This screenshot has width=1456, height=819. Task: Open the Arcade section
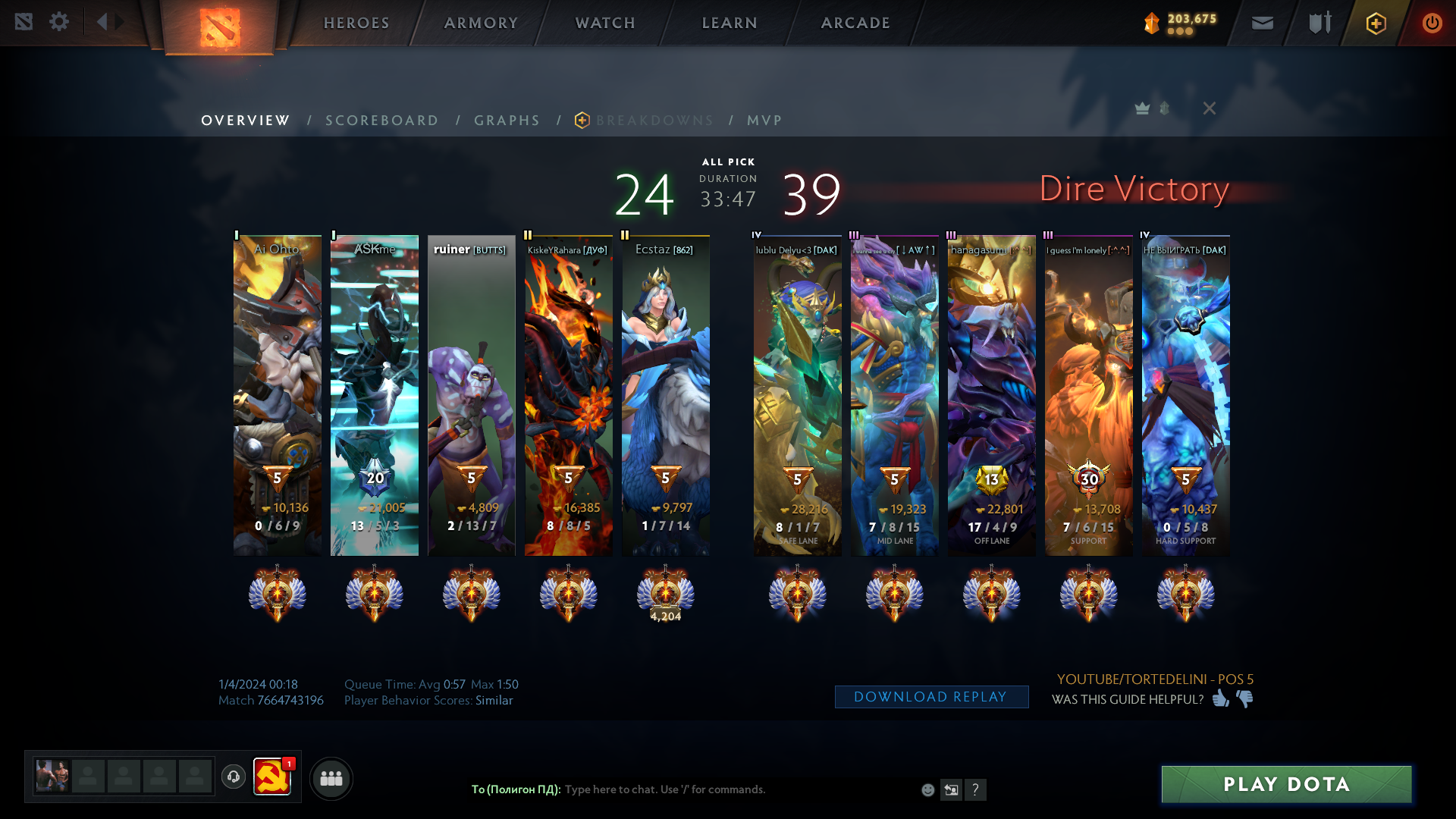coord(855,23)
